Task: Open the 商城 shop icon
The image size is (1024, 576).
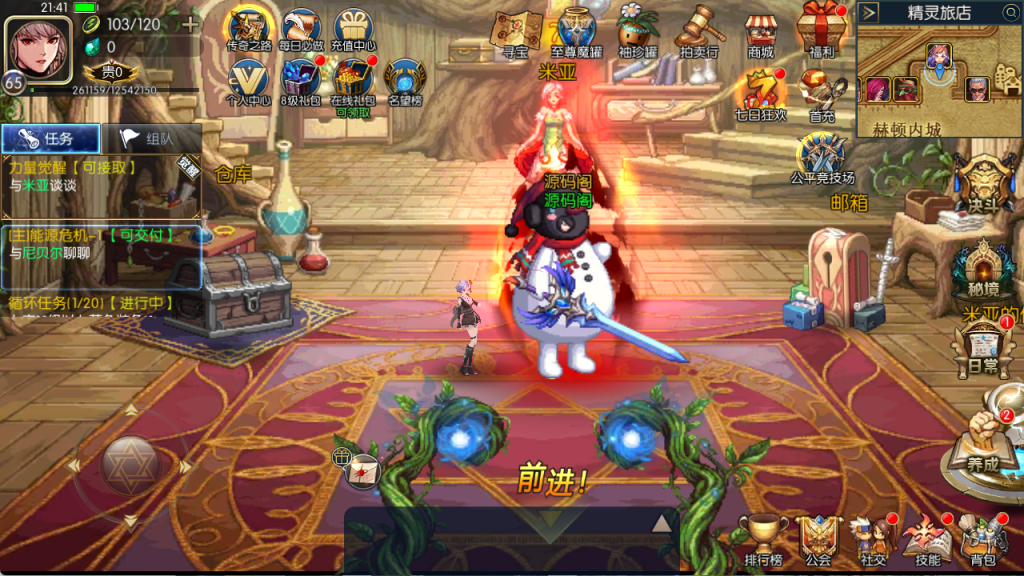Action: (x=761, y=32)
